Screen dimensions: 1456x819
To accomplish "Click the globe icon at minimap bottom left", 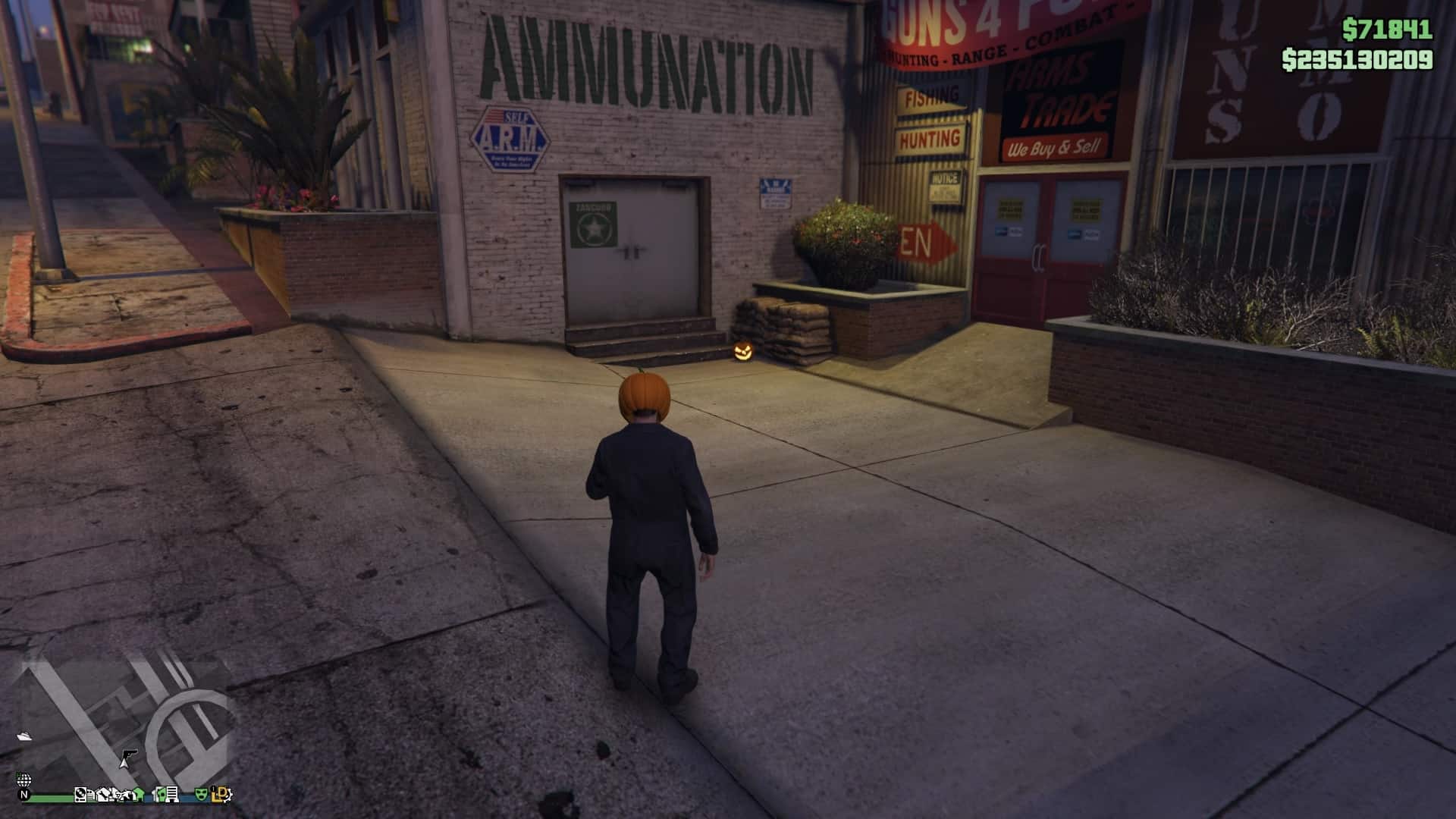I will click(x=24, y=780).
